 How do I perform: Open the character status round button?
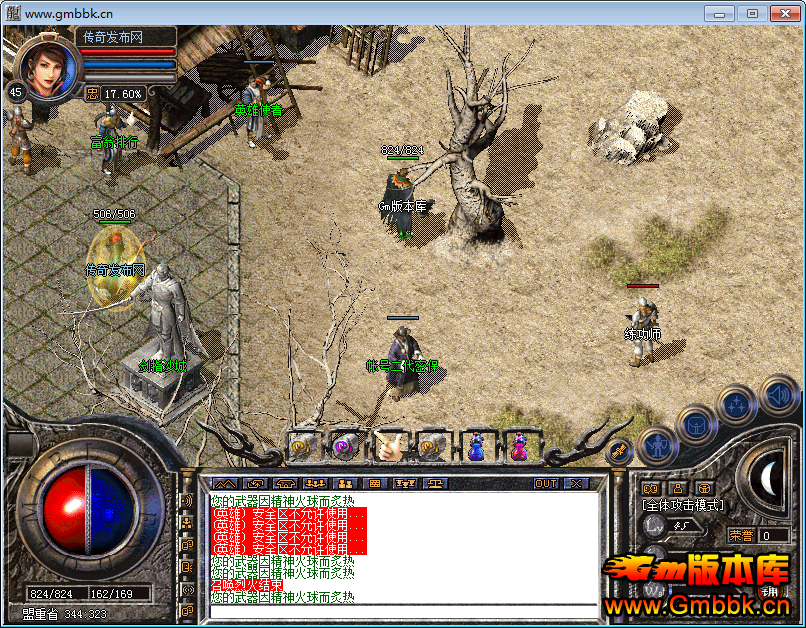pos(657,444)
